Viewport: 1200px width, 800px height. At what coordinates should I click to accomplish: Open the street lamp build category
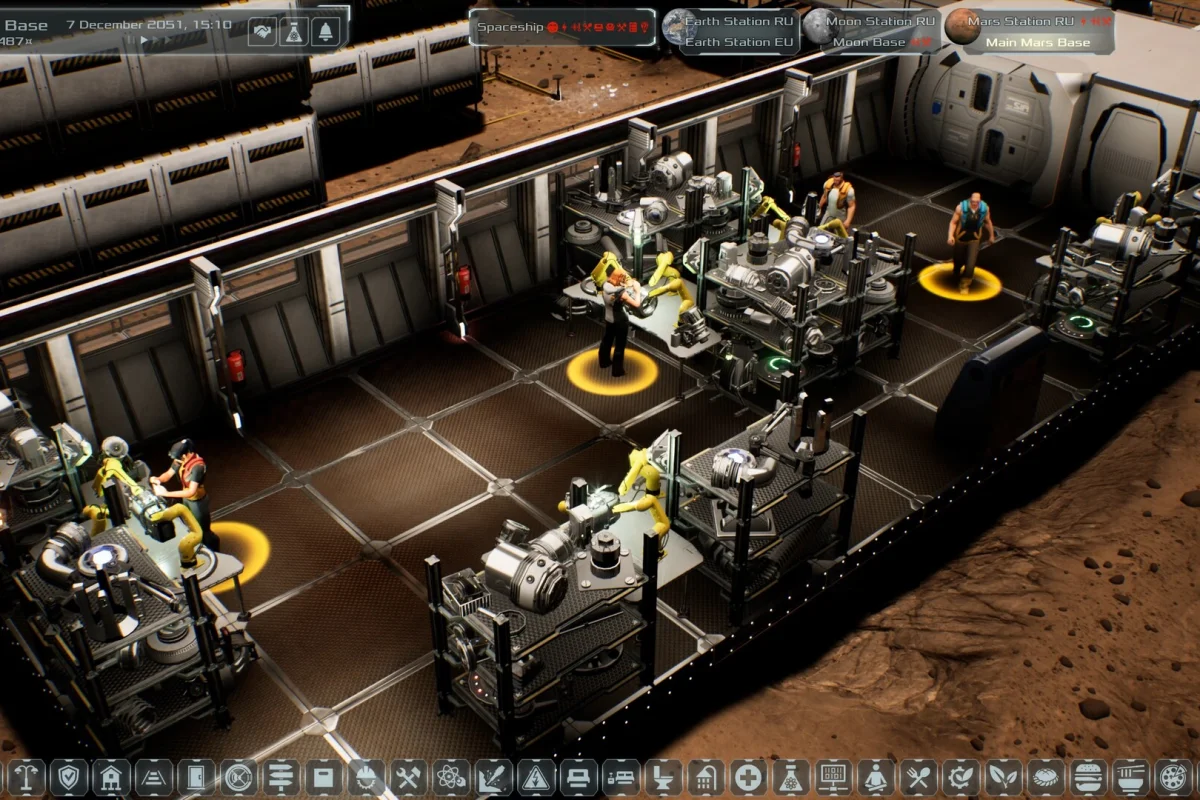(x=26, y=777)
